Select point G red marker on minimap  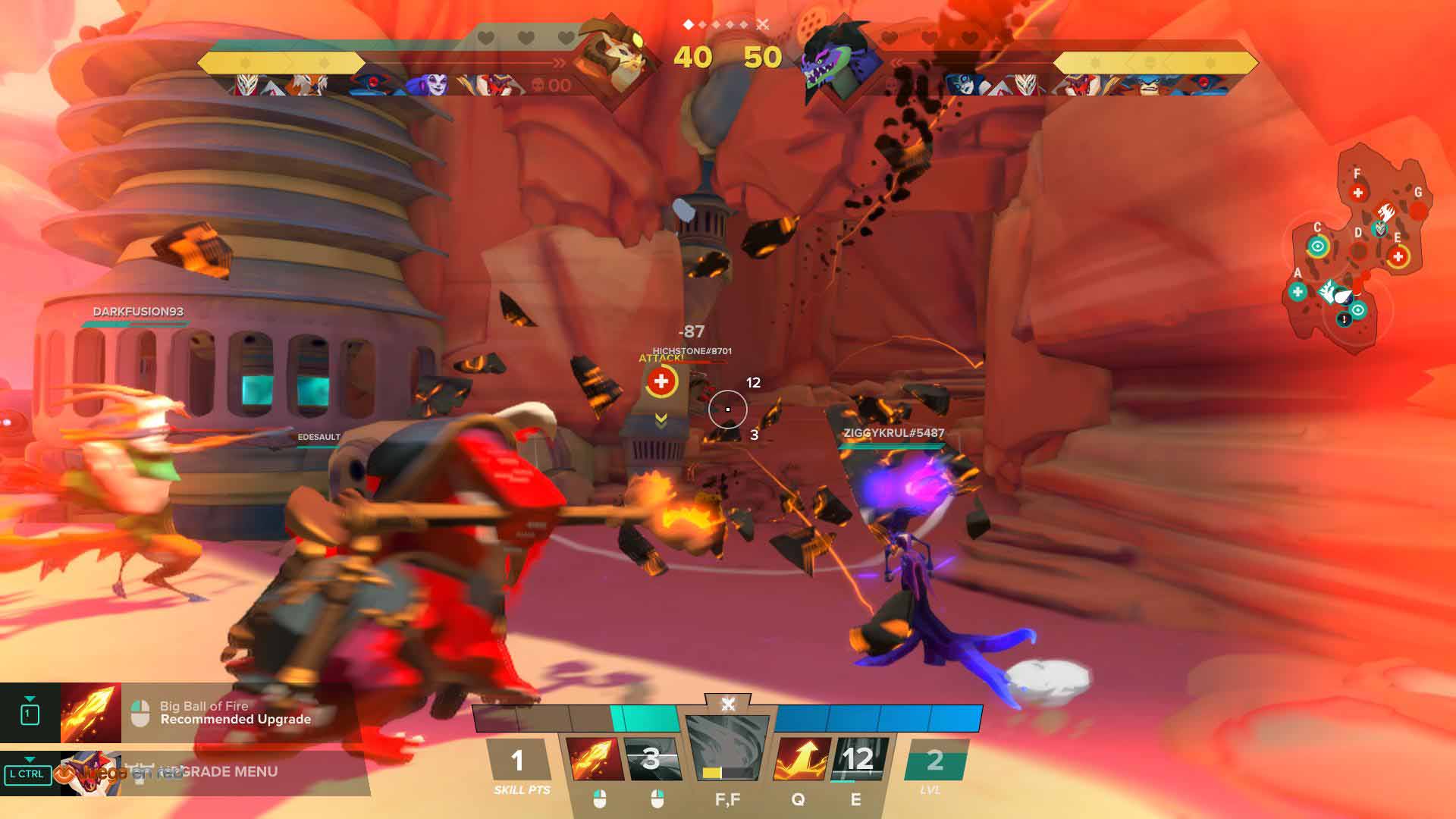pyautogui.click(x=1418, y=210)
